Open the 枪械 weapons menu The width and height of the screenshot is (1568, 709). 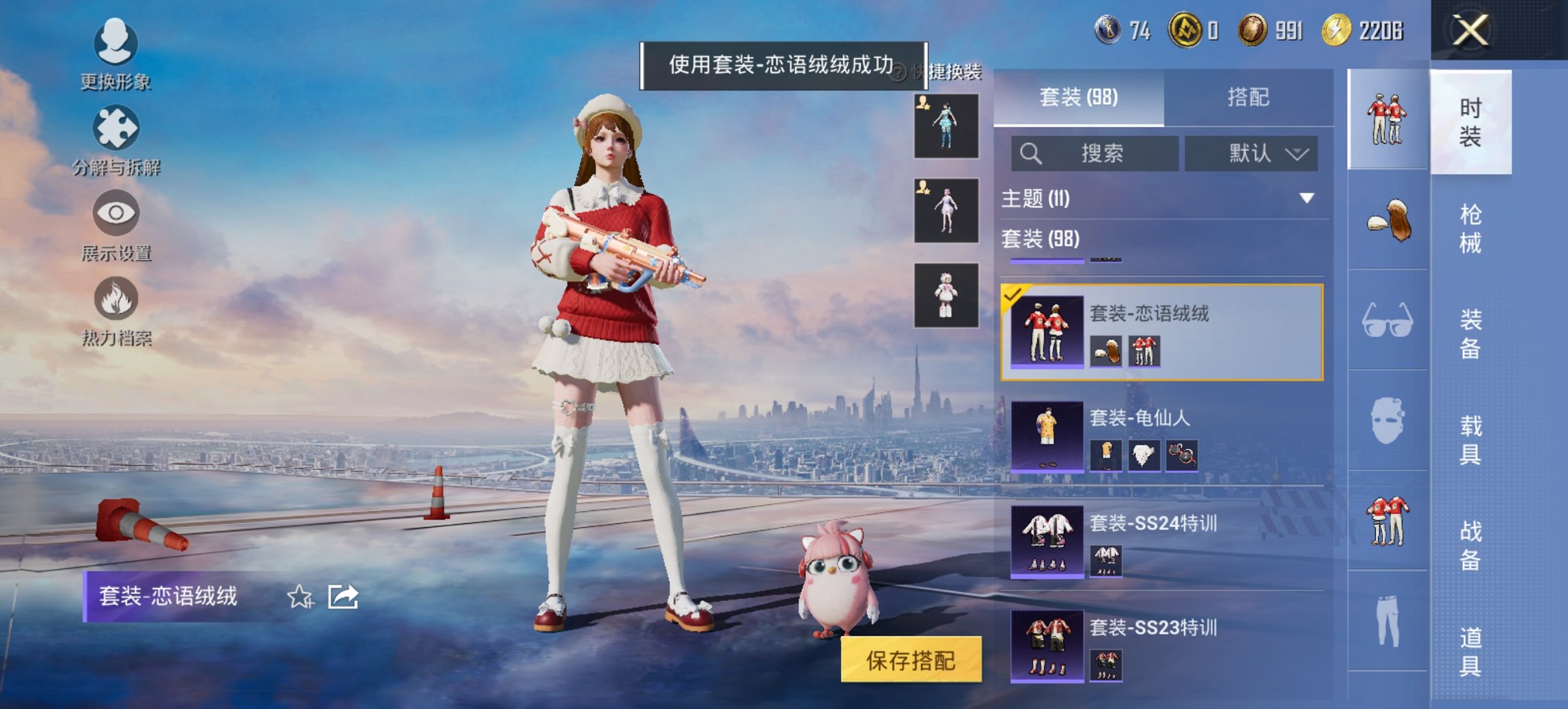(1468, 219)
